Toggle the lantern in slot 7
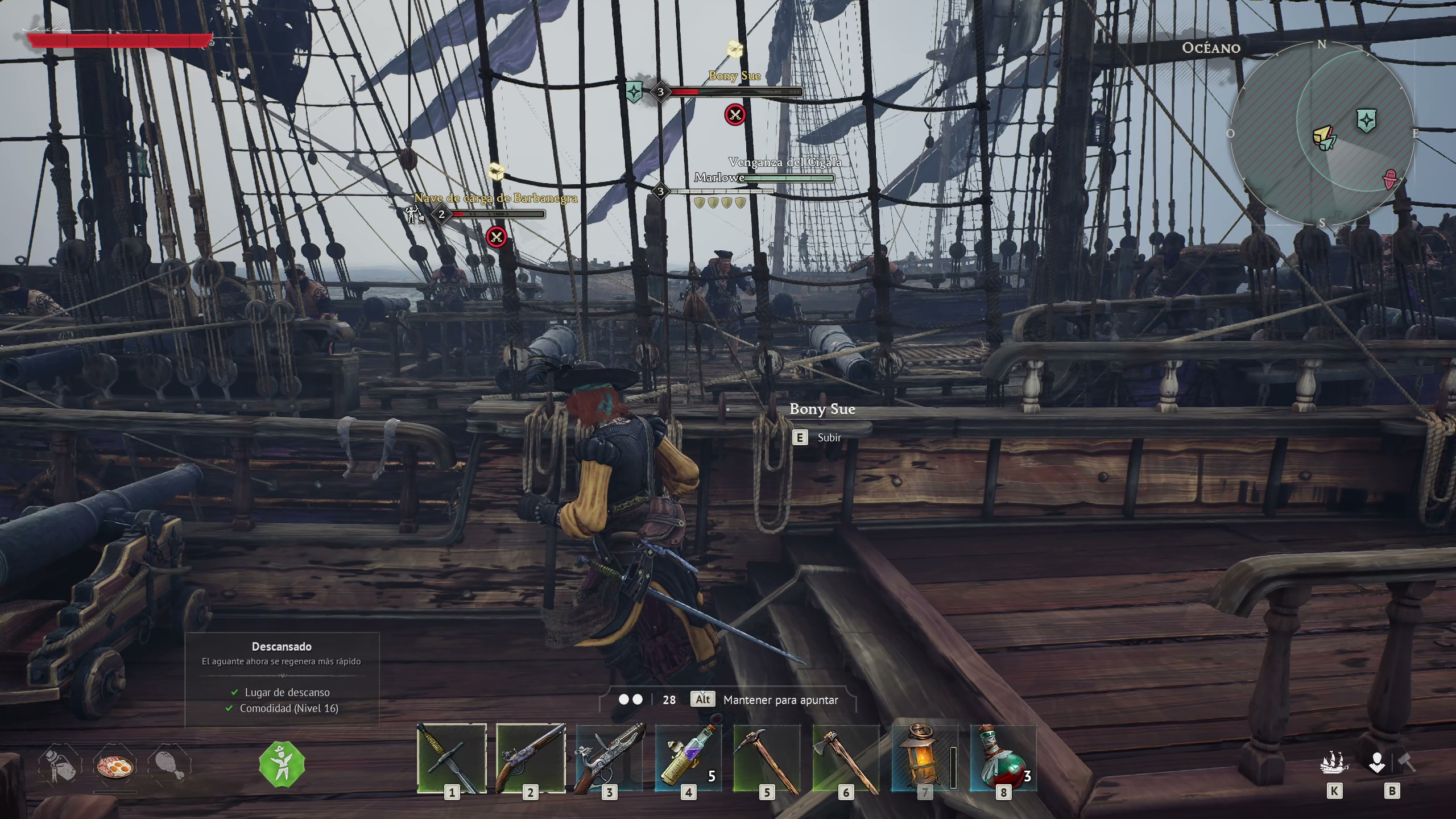 click(x=924, y=758)
